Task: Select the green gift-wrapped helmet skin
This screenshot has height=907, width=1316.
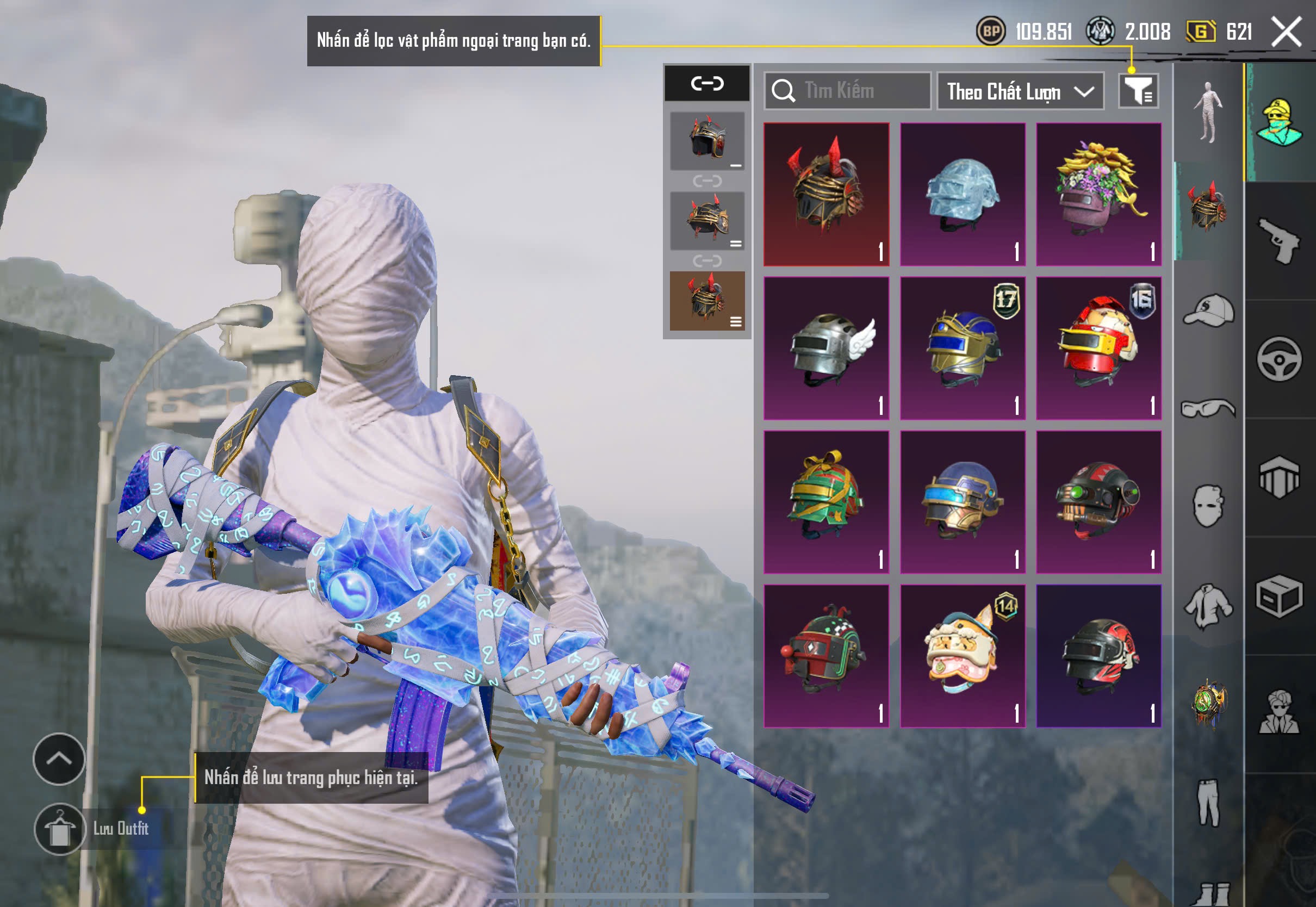Action: (826, 502)
